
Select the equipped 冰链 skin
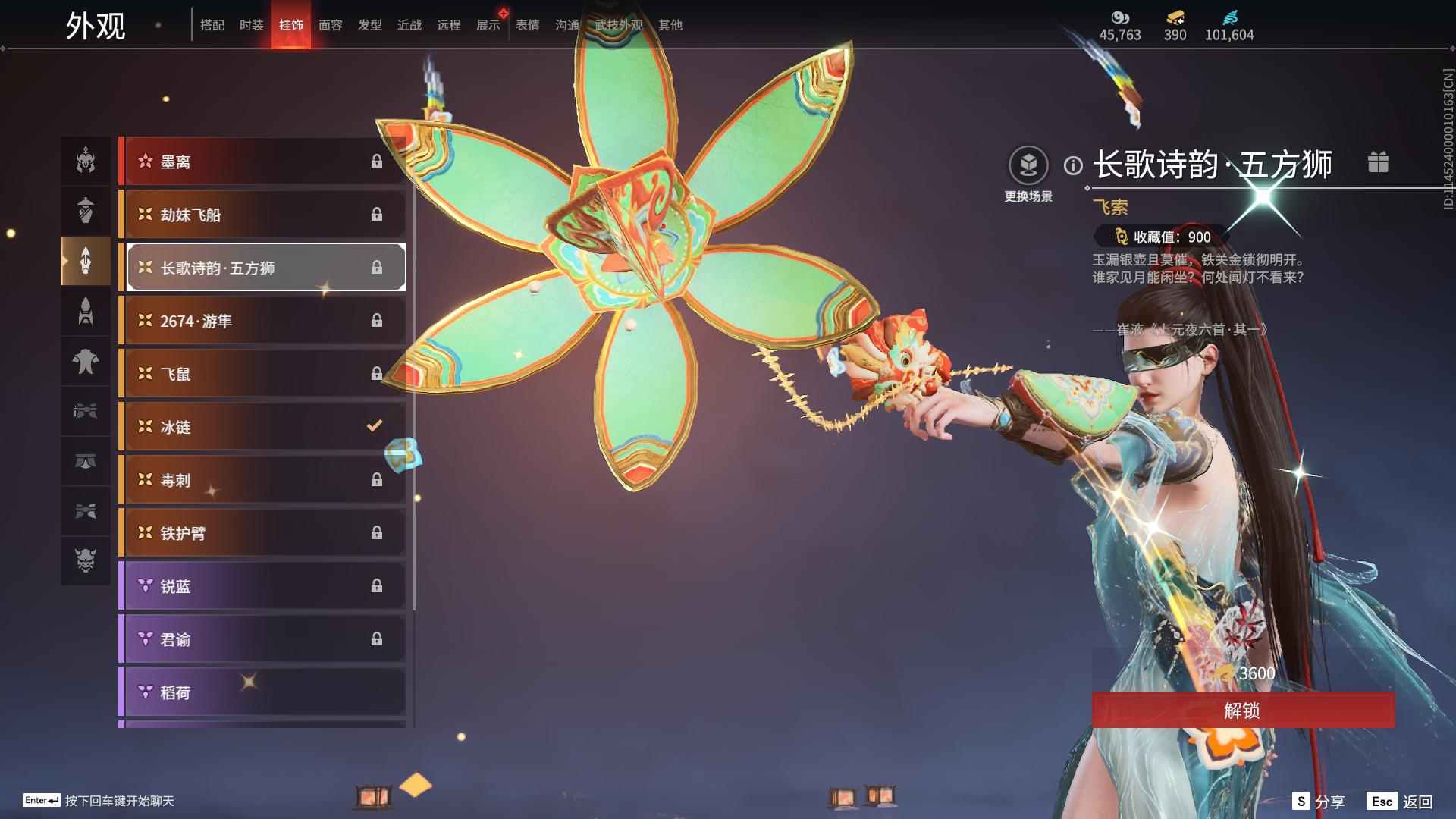click(262, 427)
